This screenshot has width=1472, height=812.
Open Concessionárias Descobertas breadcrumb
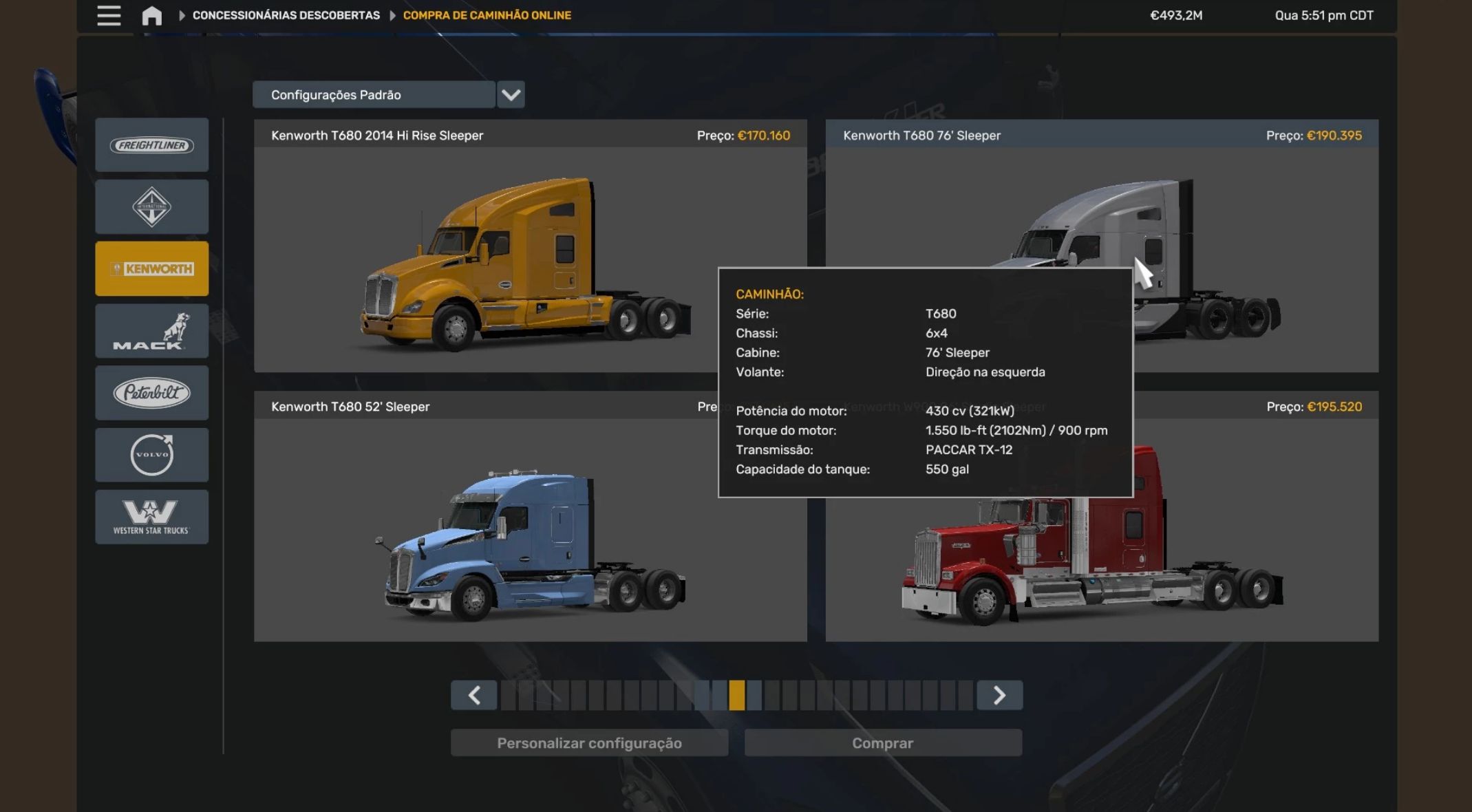coord(286,15)
